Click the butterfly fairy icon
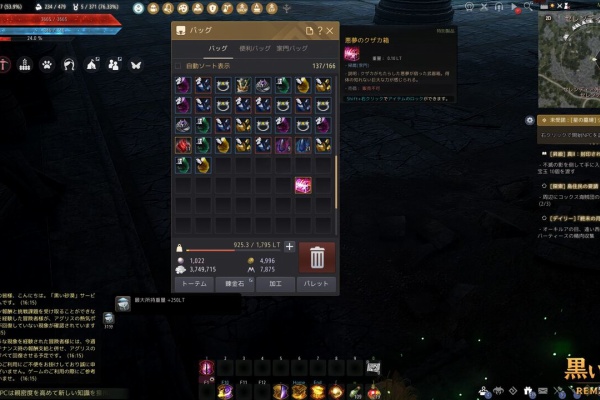The width and height of the screenshot is (600, 400). coord(136,64)
